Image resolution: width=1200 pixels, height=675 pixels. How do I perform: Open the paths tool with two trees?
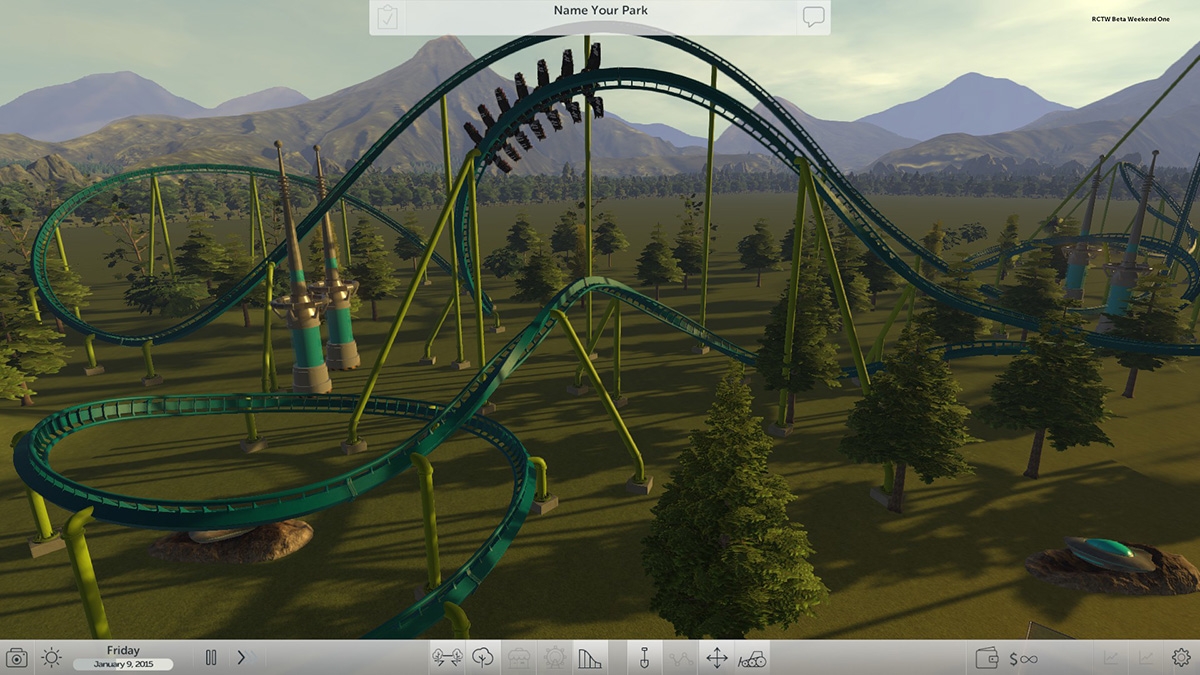click(446, 658)
